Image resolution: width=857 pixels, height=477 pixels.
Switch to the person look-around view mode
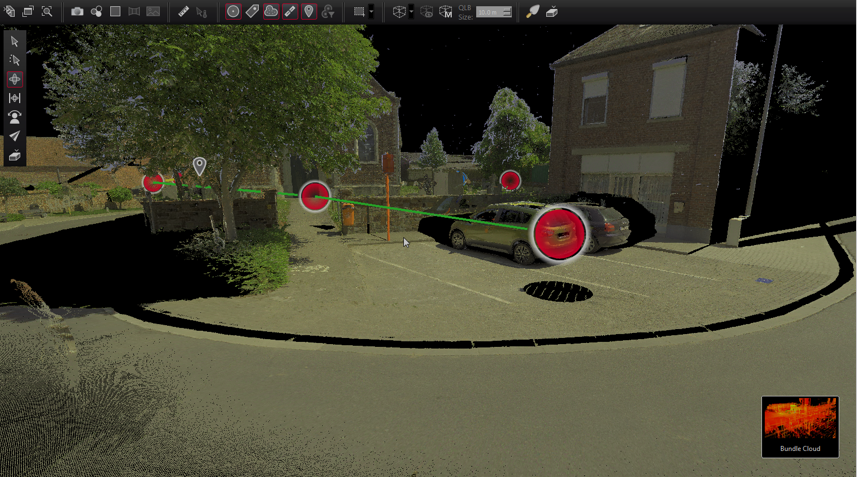[x=14, y=117]
